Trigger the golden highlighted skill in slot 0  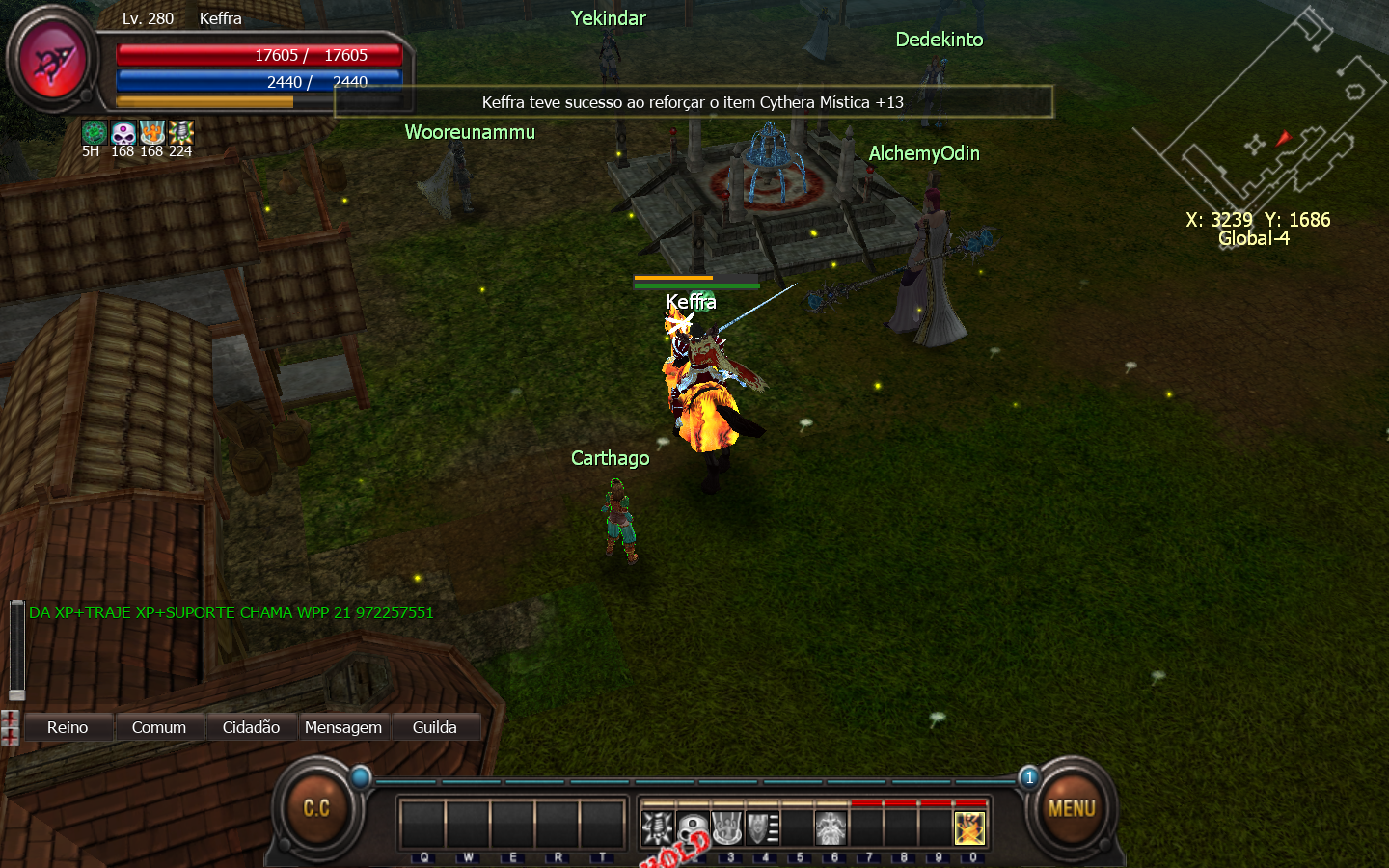tap(969, 827)
